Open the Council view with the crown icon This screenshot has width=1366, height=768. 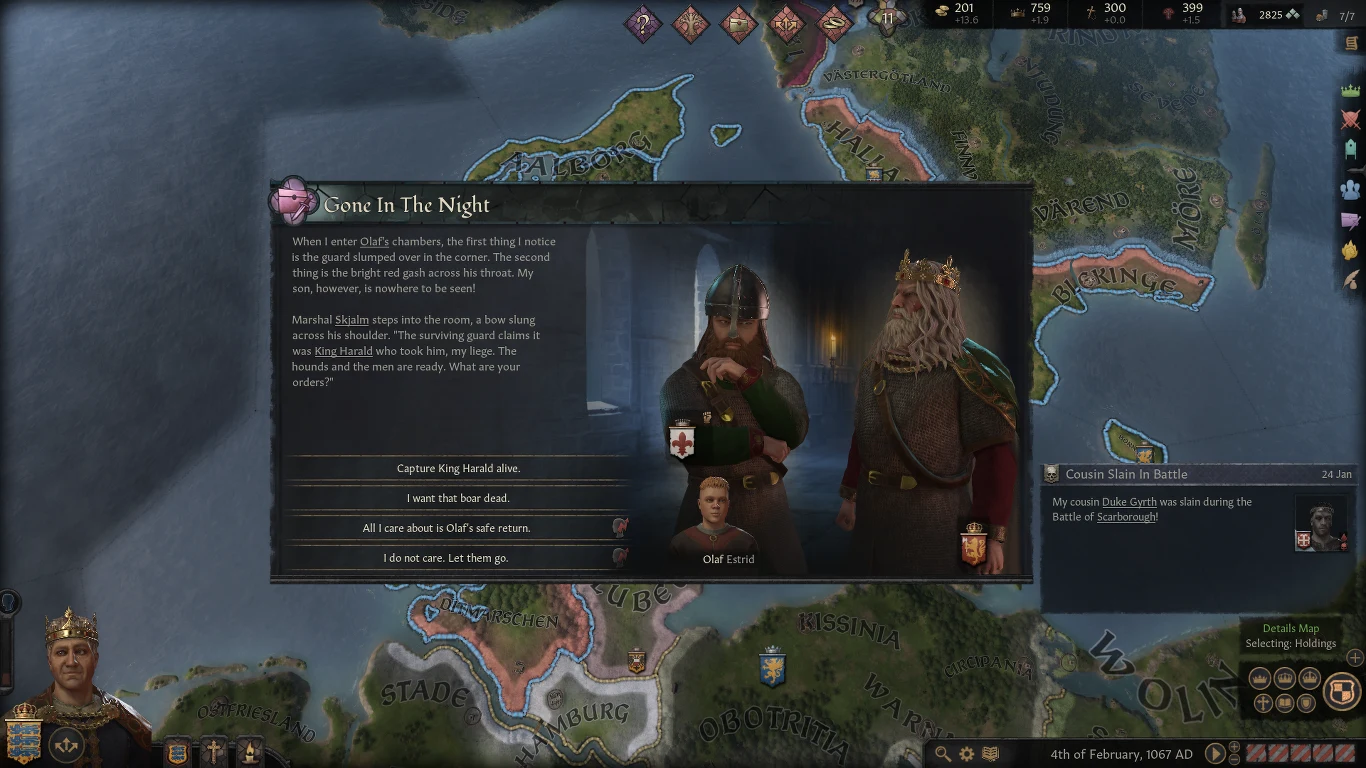(1351, 88)
